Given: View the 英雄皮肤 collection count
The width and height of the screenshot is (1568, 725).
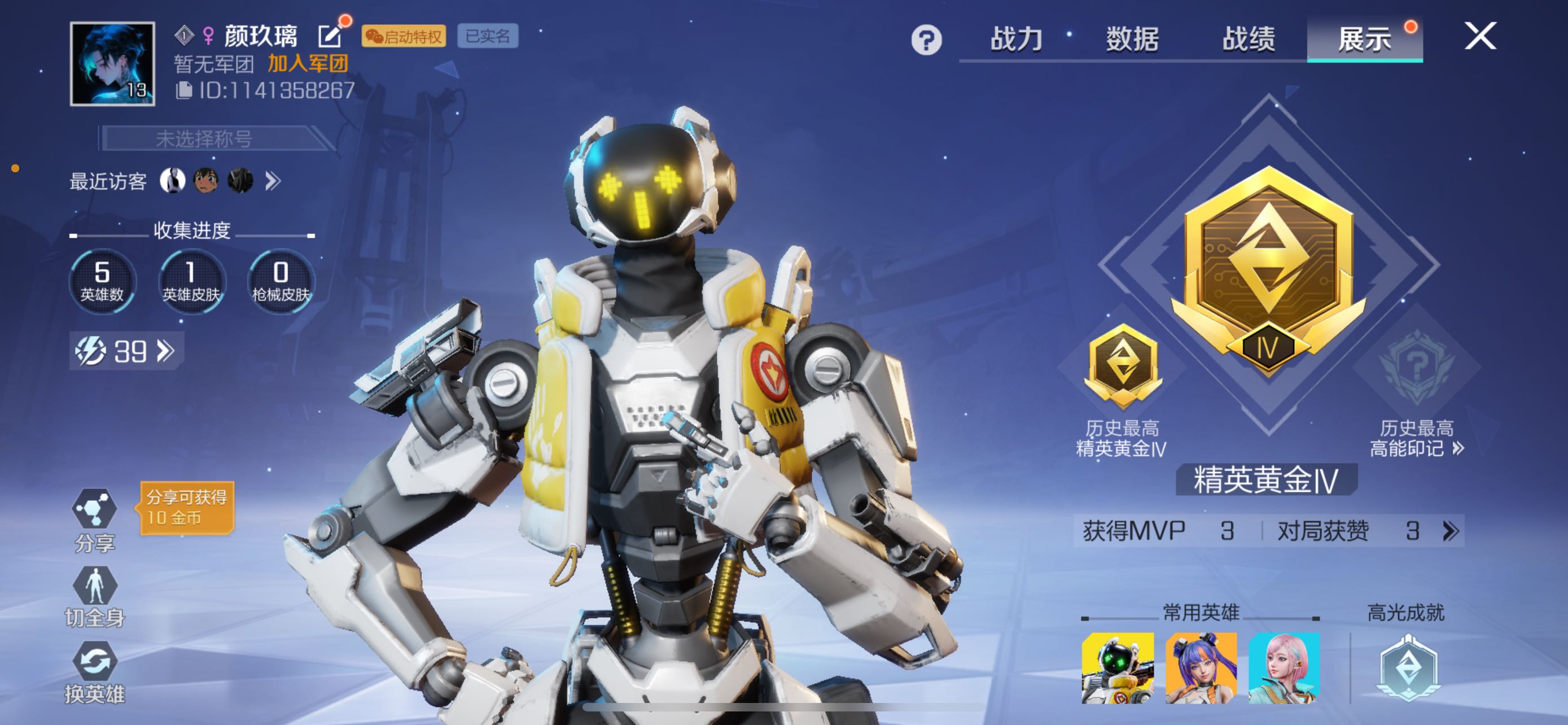Looking at the screenshot, I should coord(191,281).
